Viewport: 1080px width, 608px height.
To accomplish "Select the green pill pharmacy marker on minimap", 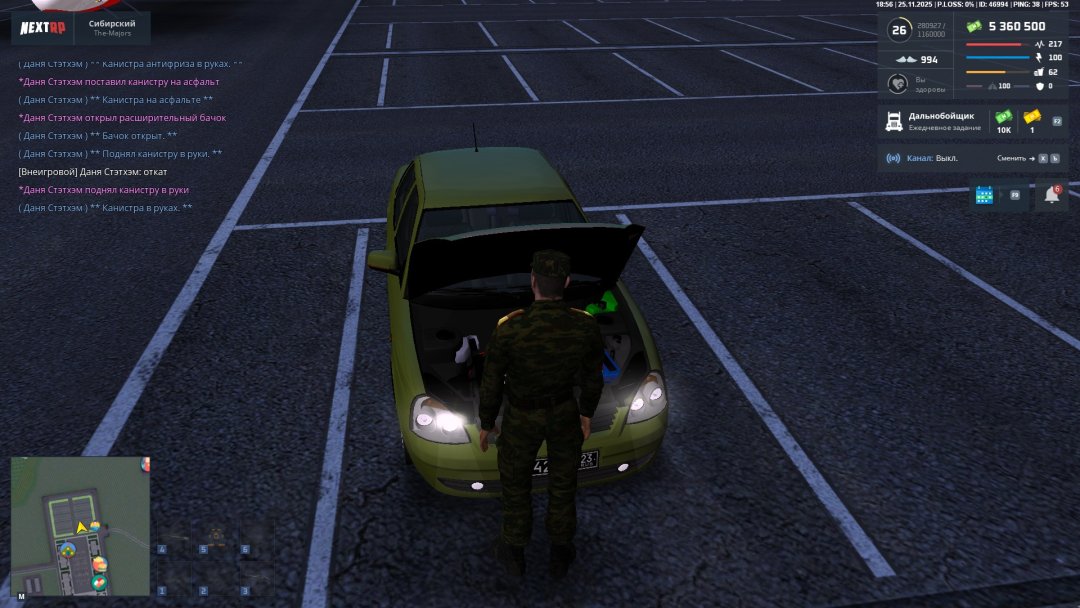I will [99, 582].
